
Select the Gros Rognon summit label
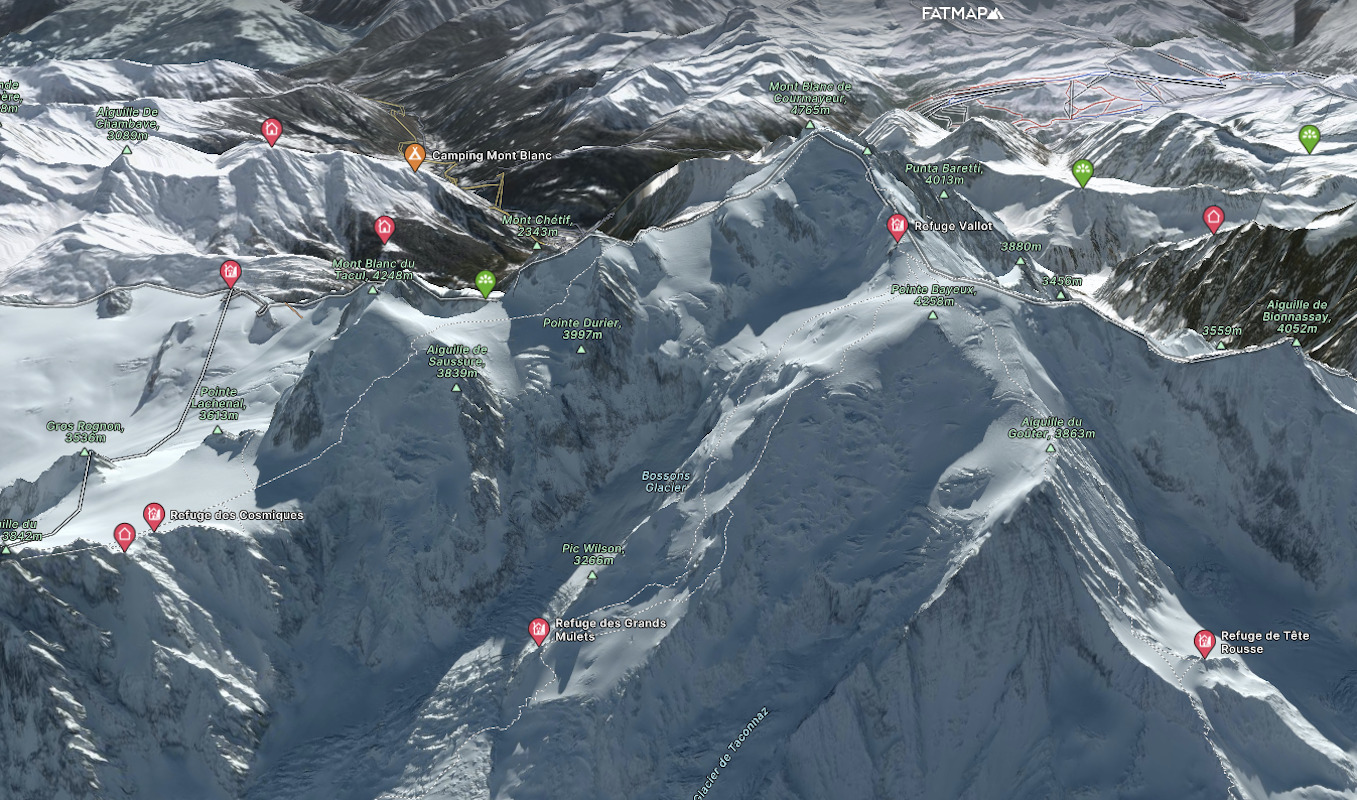85,431
